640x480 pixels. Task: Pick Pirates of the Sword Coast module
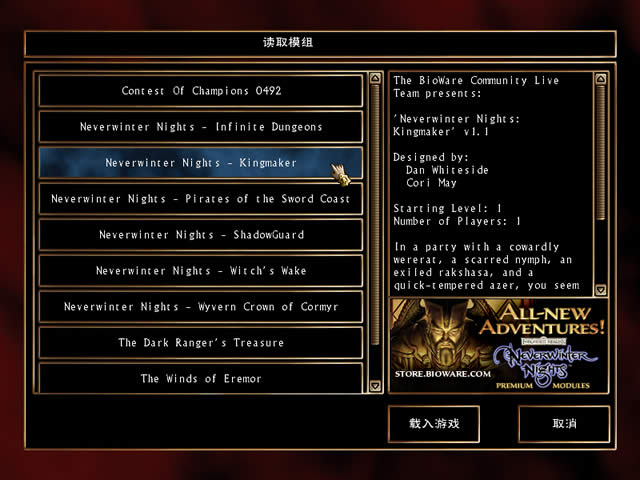coord(201,199)
